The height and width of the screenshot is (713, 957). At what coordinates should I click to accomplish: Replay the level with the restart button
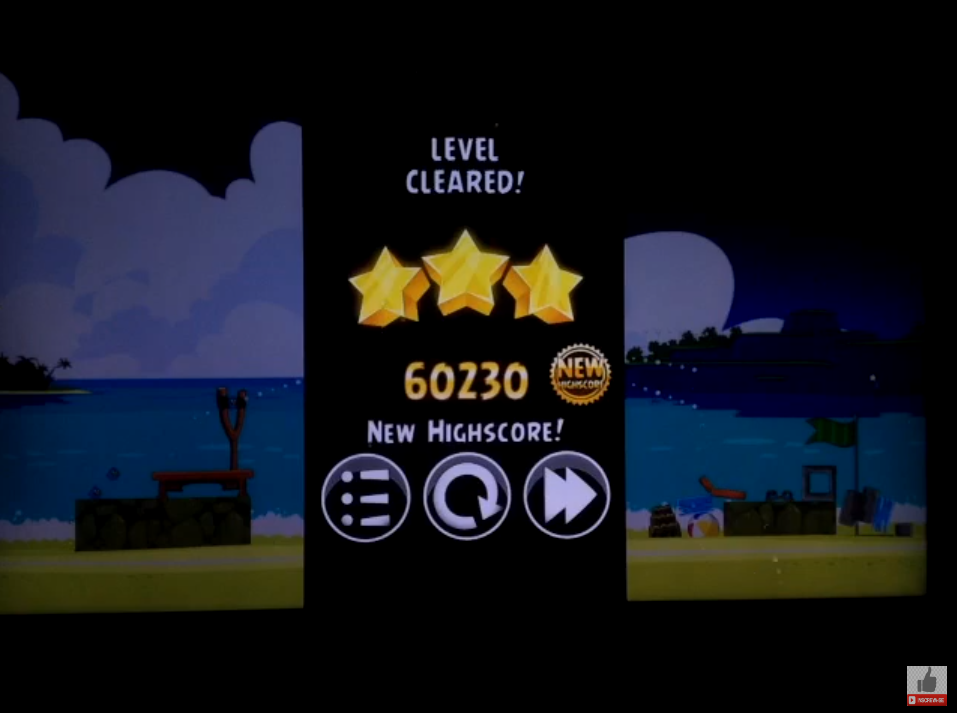point(466,497)
